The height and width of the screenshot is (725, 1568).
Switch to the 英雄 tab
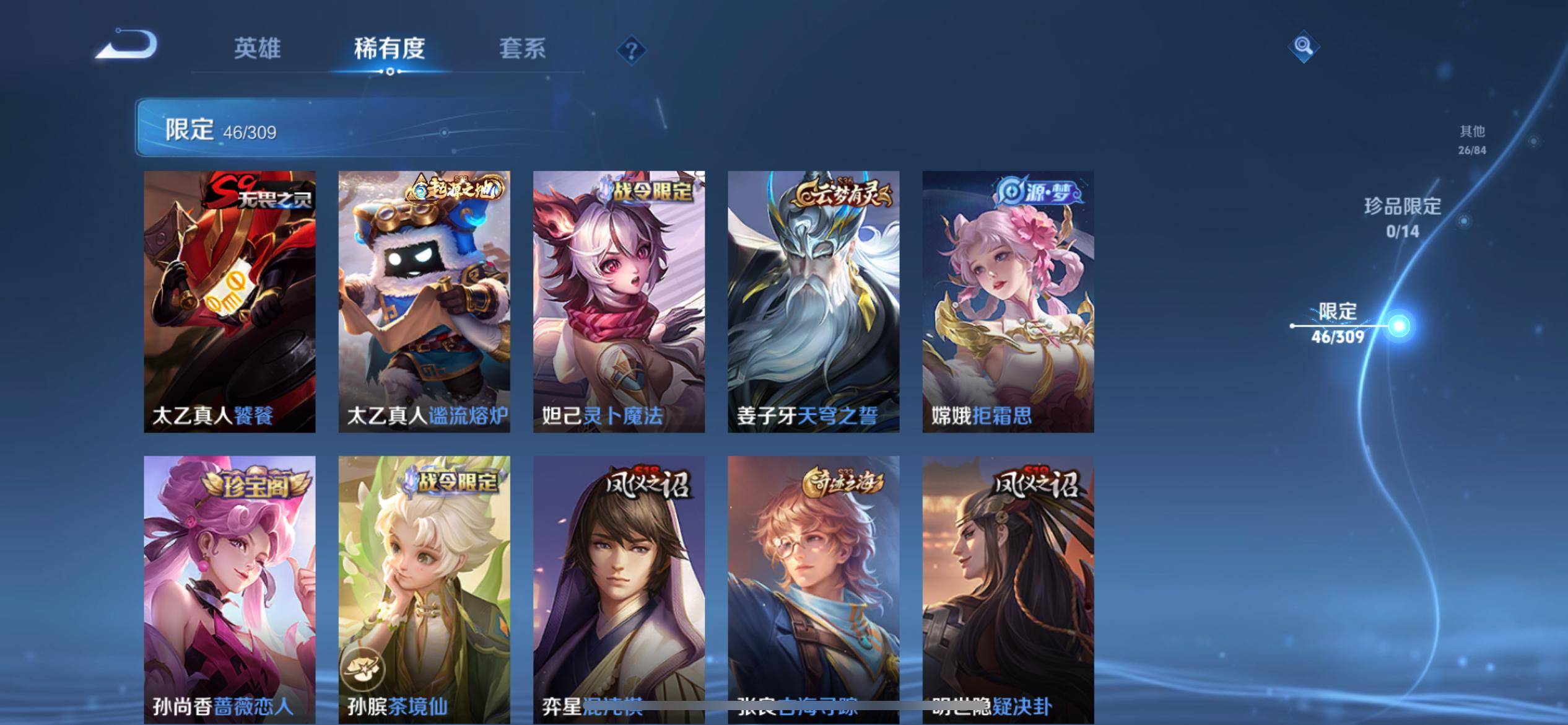tap(257, 48)
